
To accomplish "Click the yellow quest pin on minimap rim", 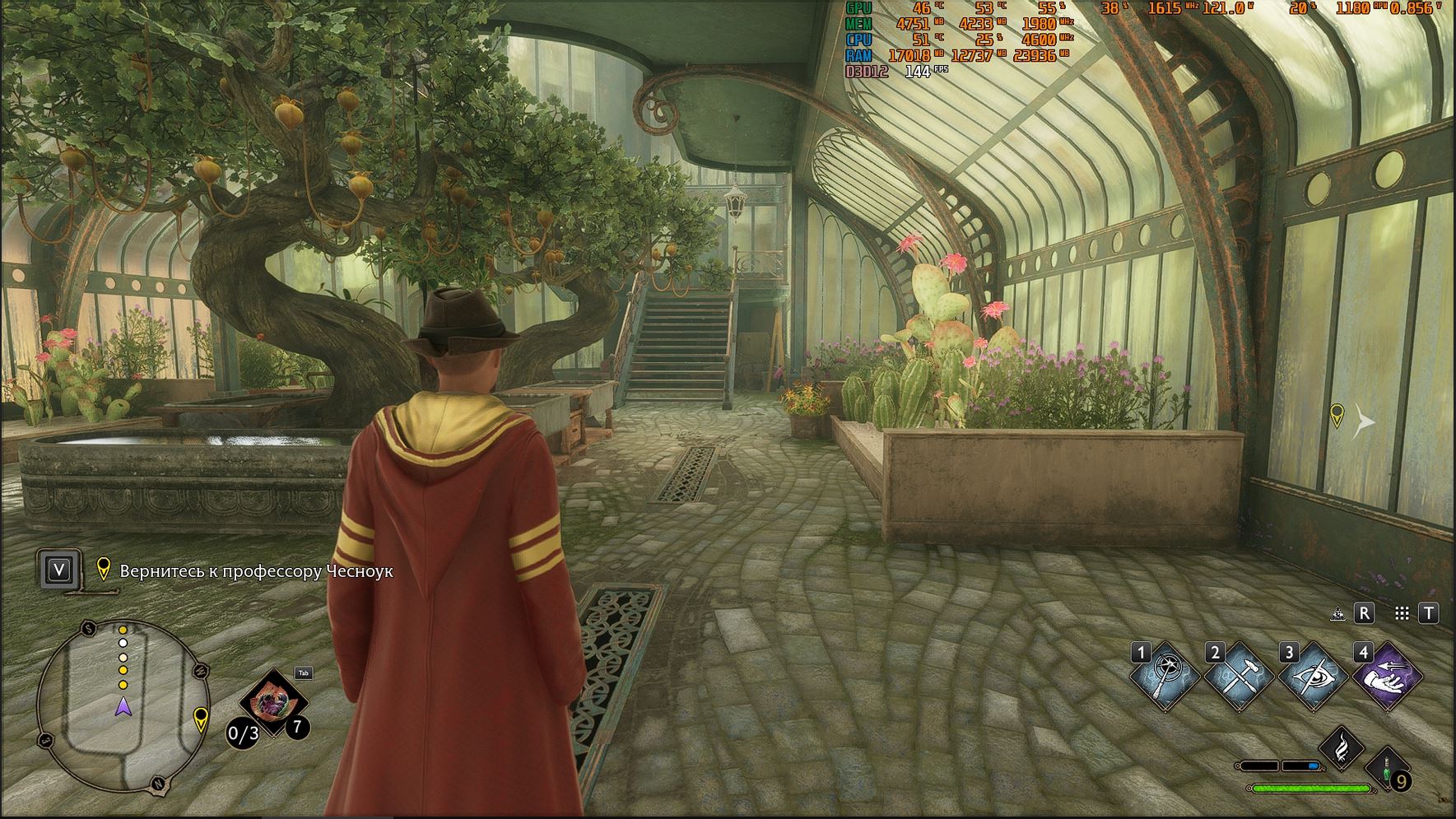I will click(x=200, y=719).
